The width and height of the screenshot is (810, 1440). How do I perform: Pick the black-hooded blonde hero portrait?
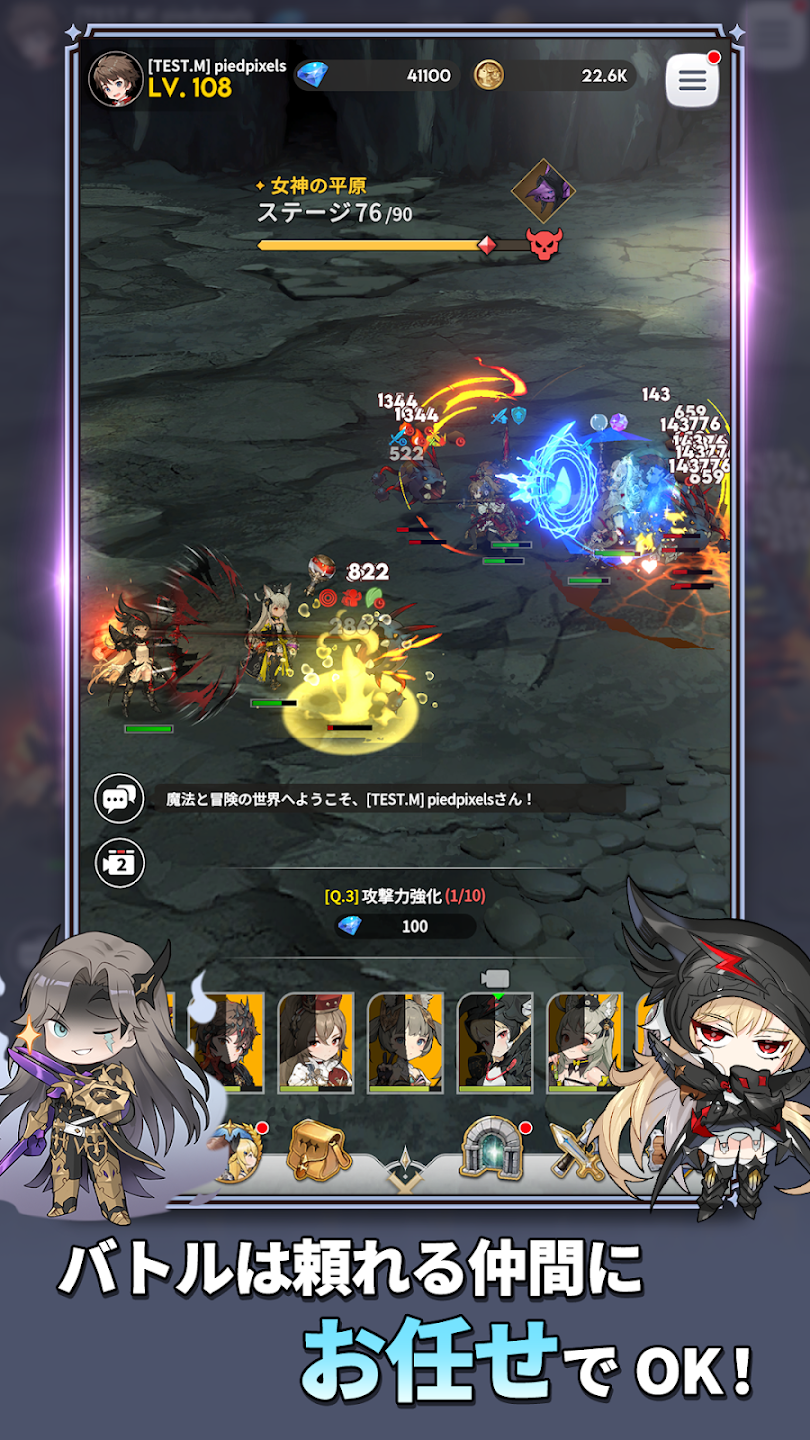[496, 1041]
